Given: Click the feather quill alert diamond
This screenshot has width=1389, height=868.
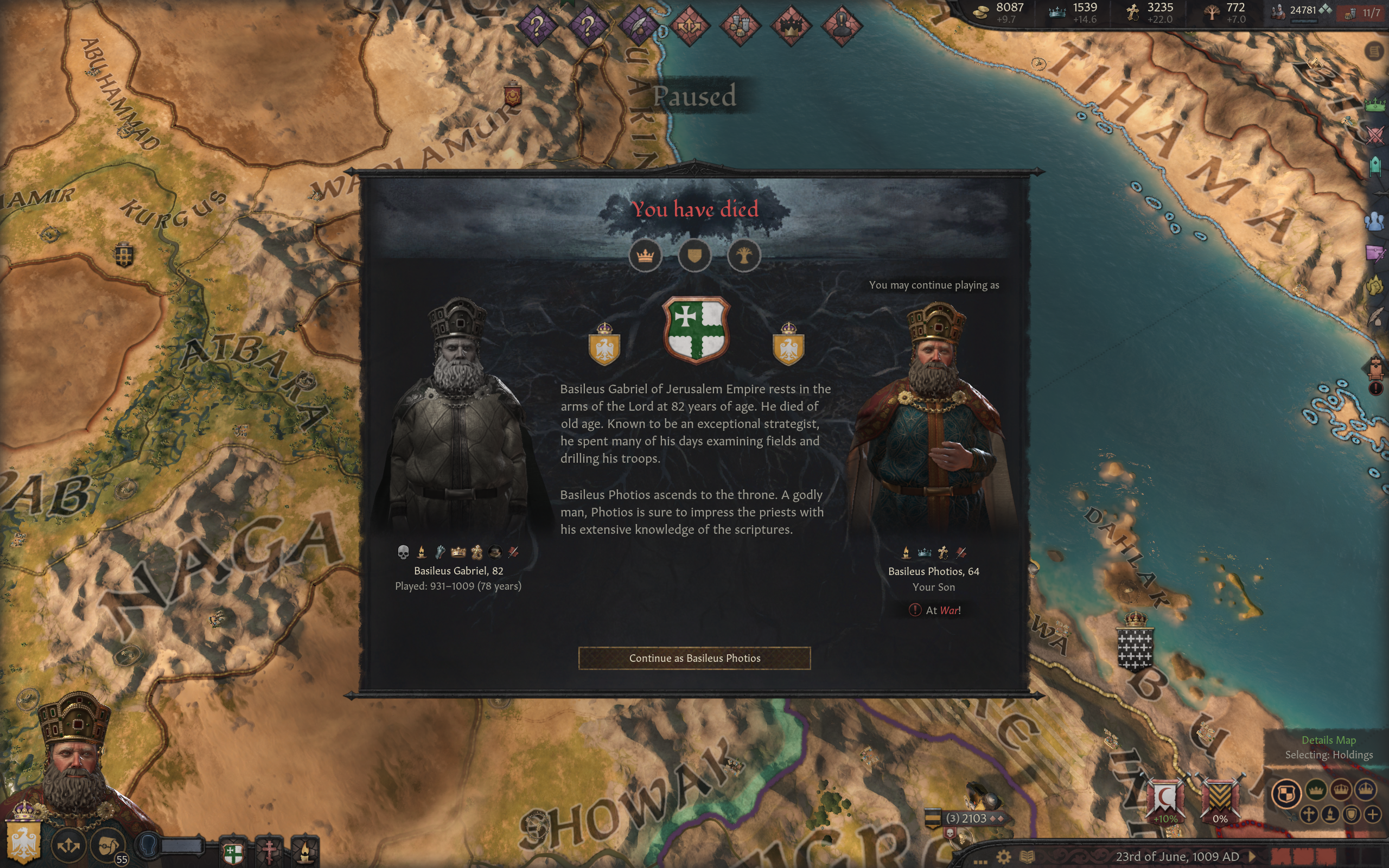Looking at the screenshot, I should (x=638, y=25).
